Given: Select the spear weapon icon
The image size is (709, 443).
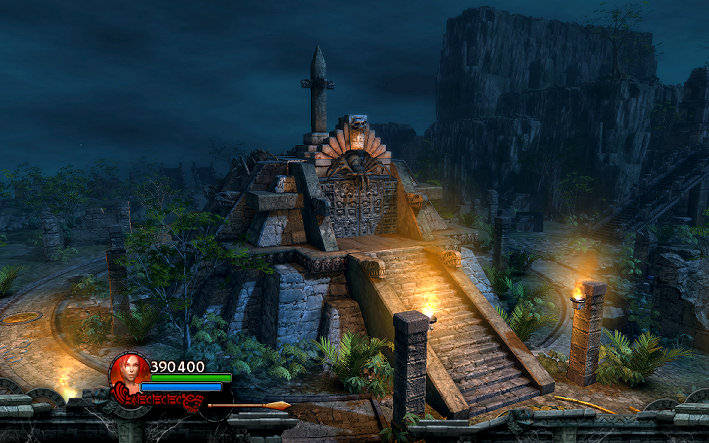Looking at the screenshot, I should click(249, 405).
